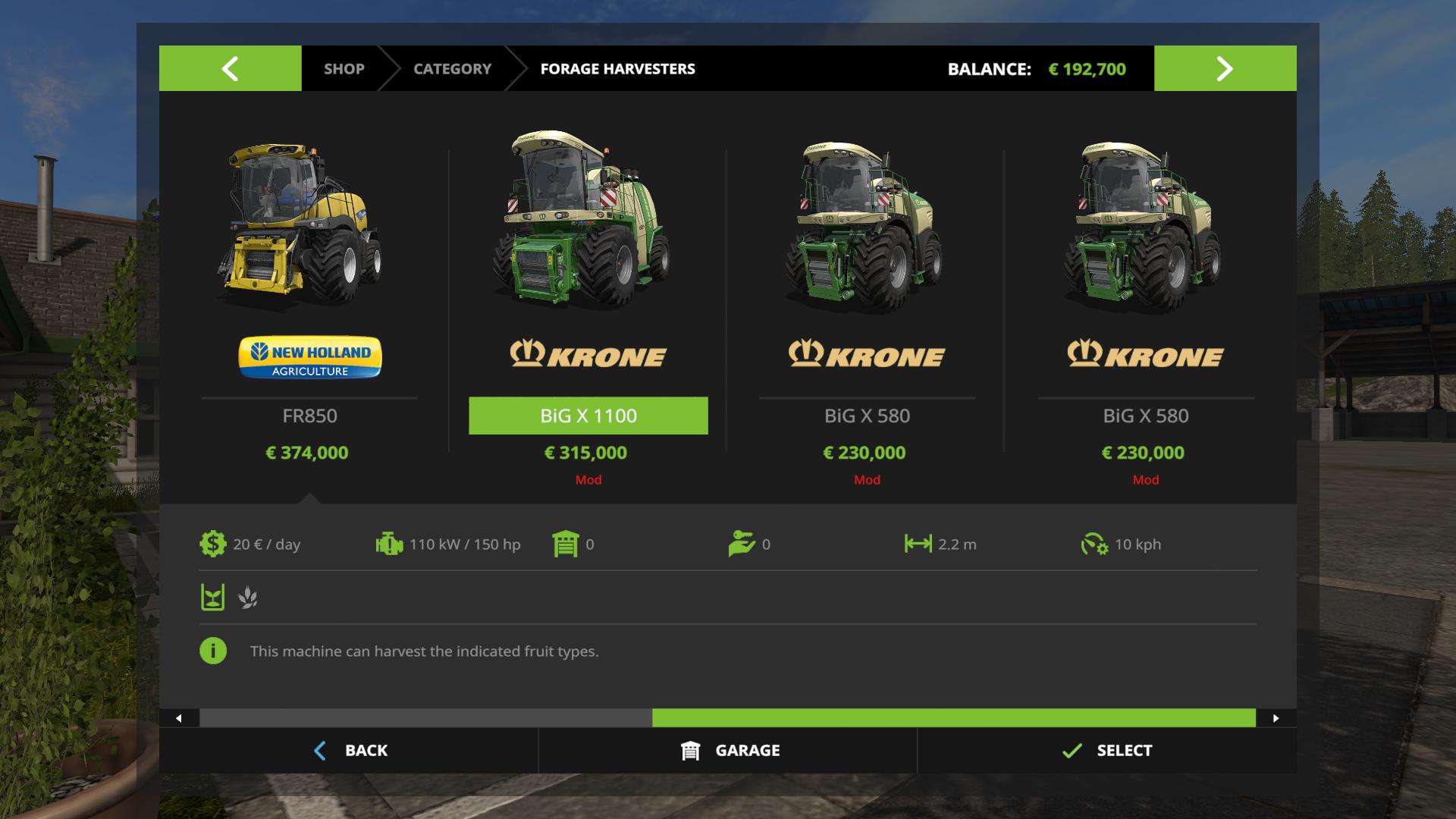Go to the previous shop page arrow

click(x=230, y=68)
